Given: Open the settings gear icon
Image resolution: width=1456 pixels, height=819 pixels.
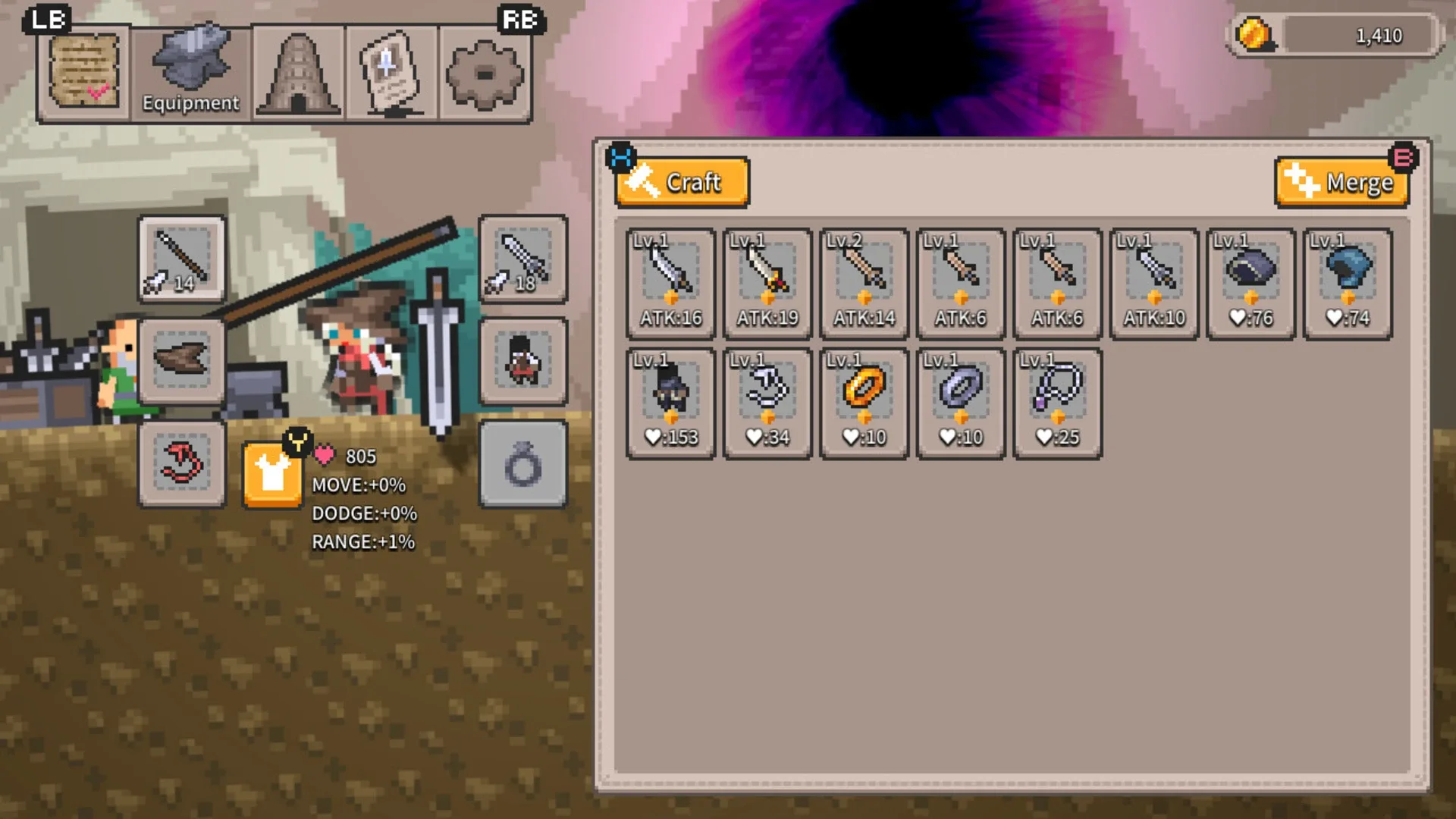Looking at the screenshot, I should 484,72.
